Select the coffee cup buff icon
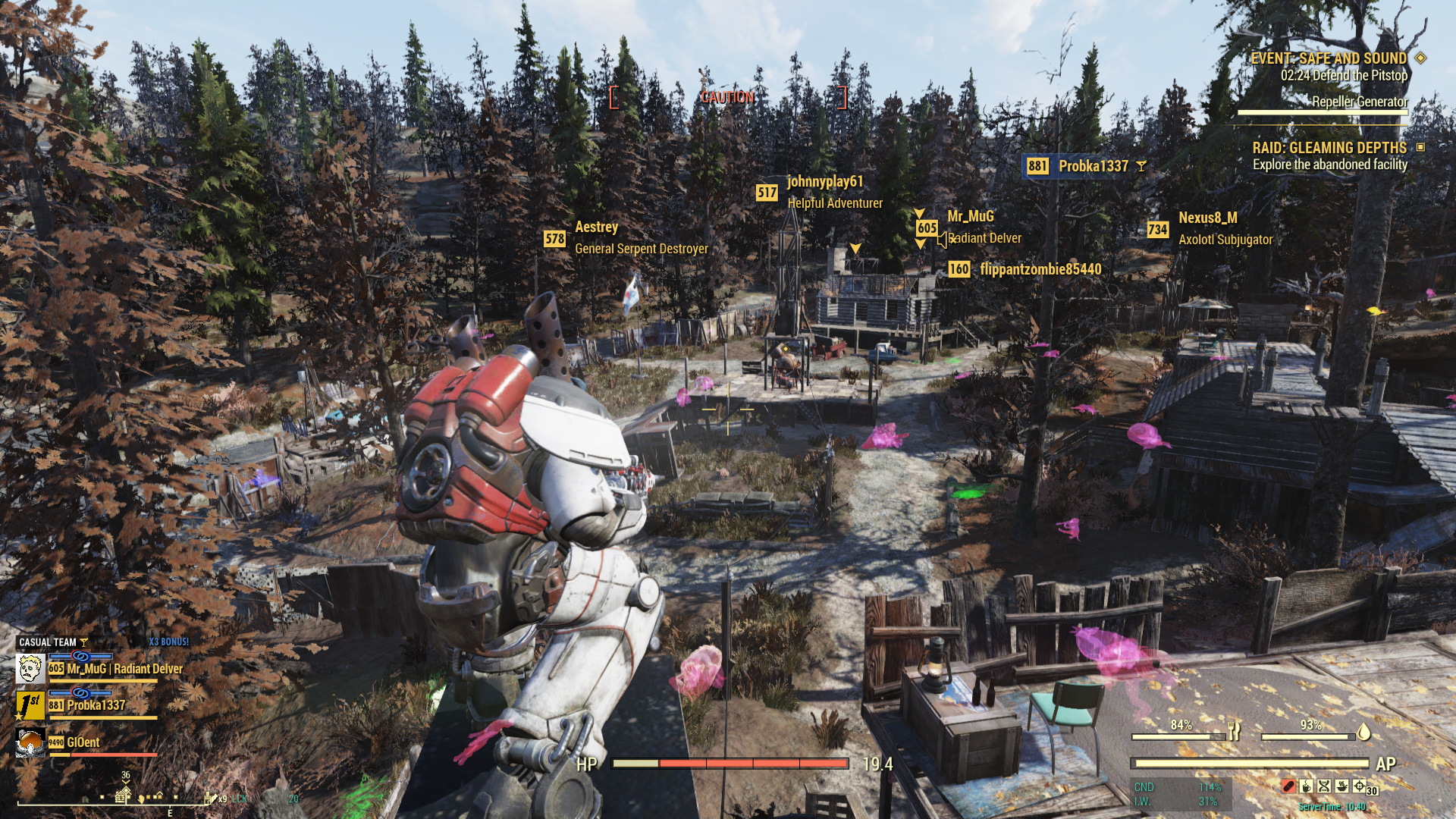The height and width of the screenshot is (819, 1456). [x=1306, y=786]
